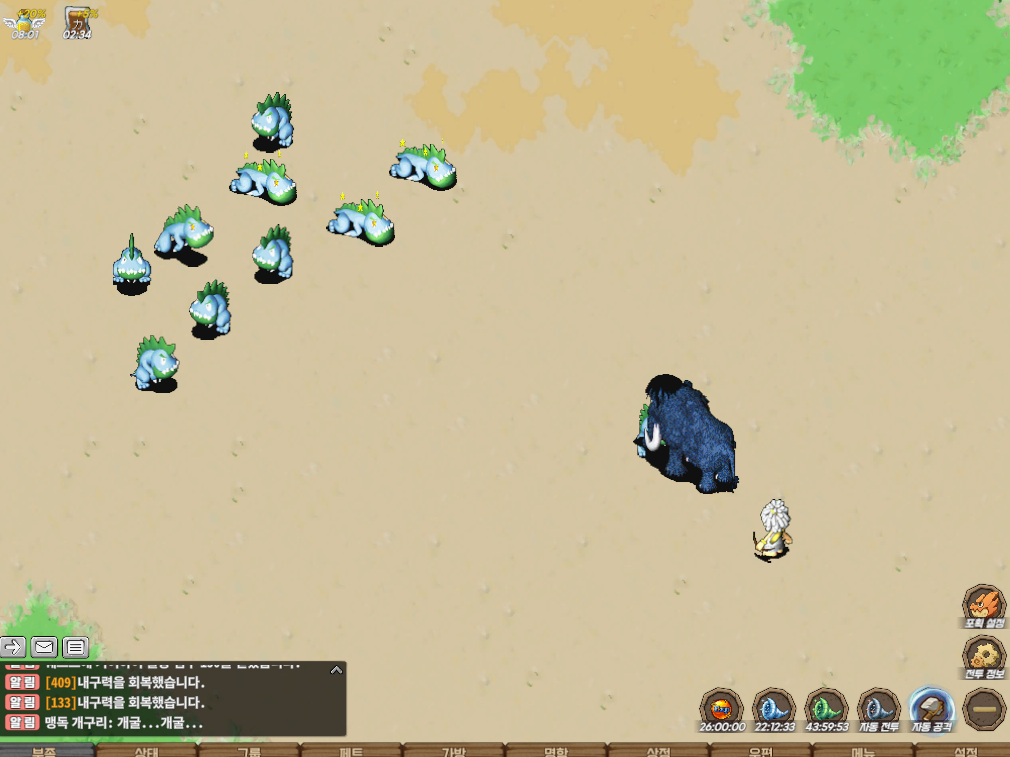Open the 상태 status menu tab
Viewport: 1010px width, 757px height.
coord(146,750)
